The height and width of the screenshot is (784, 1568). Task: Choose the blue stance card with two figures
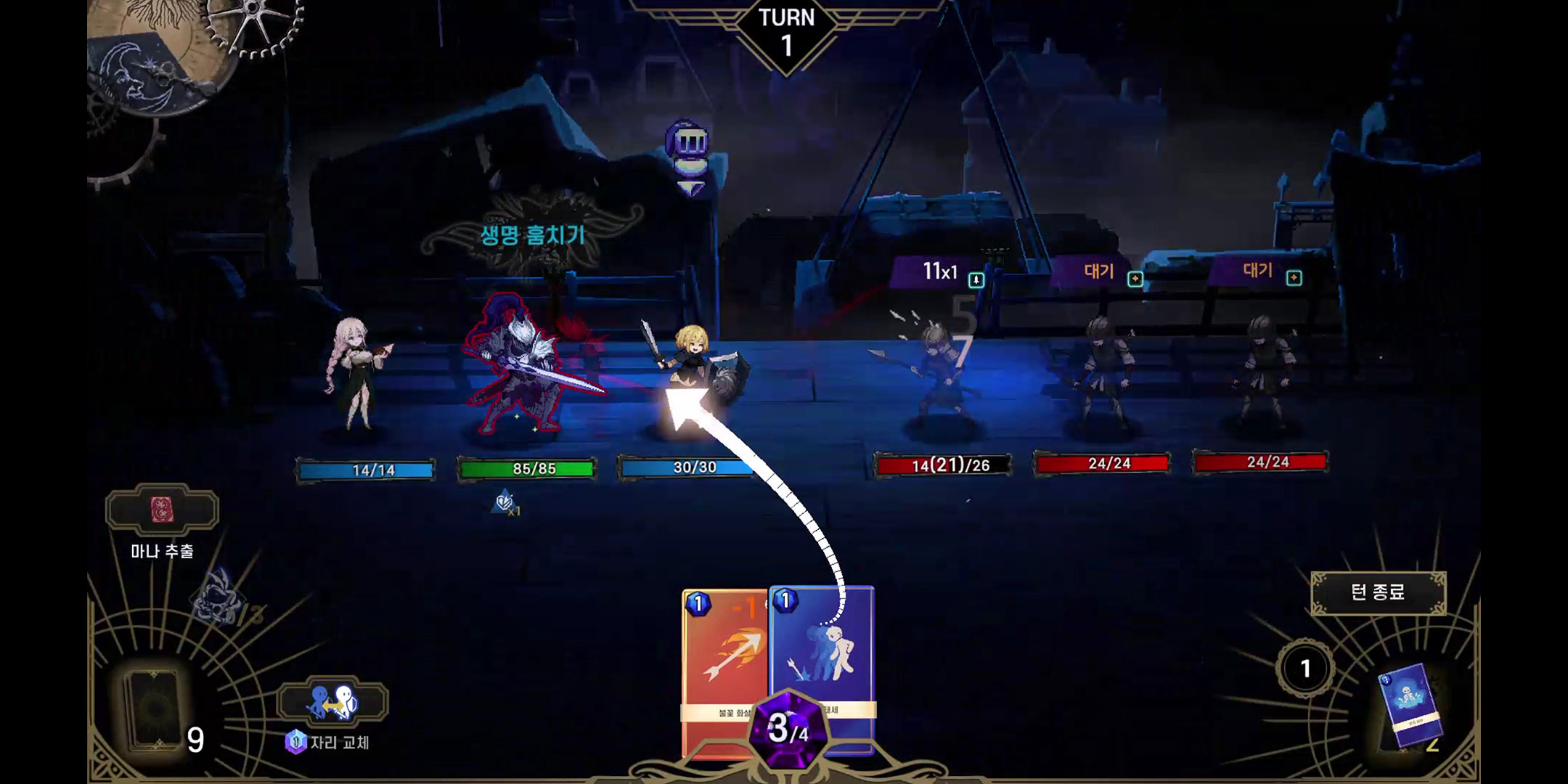[824, 653]
